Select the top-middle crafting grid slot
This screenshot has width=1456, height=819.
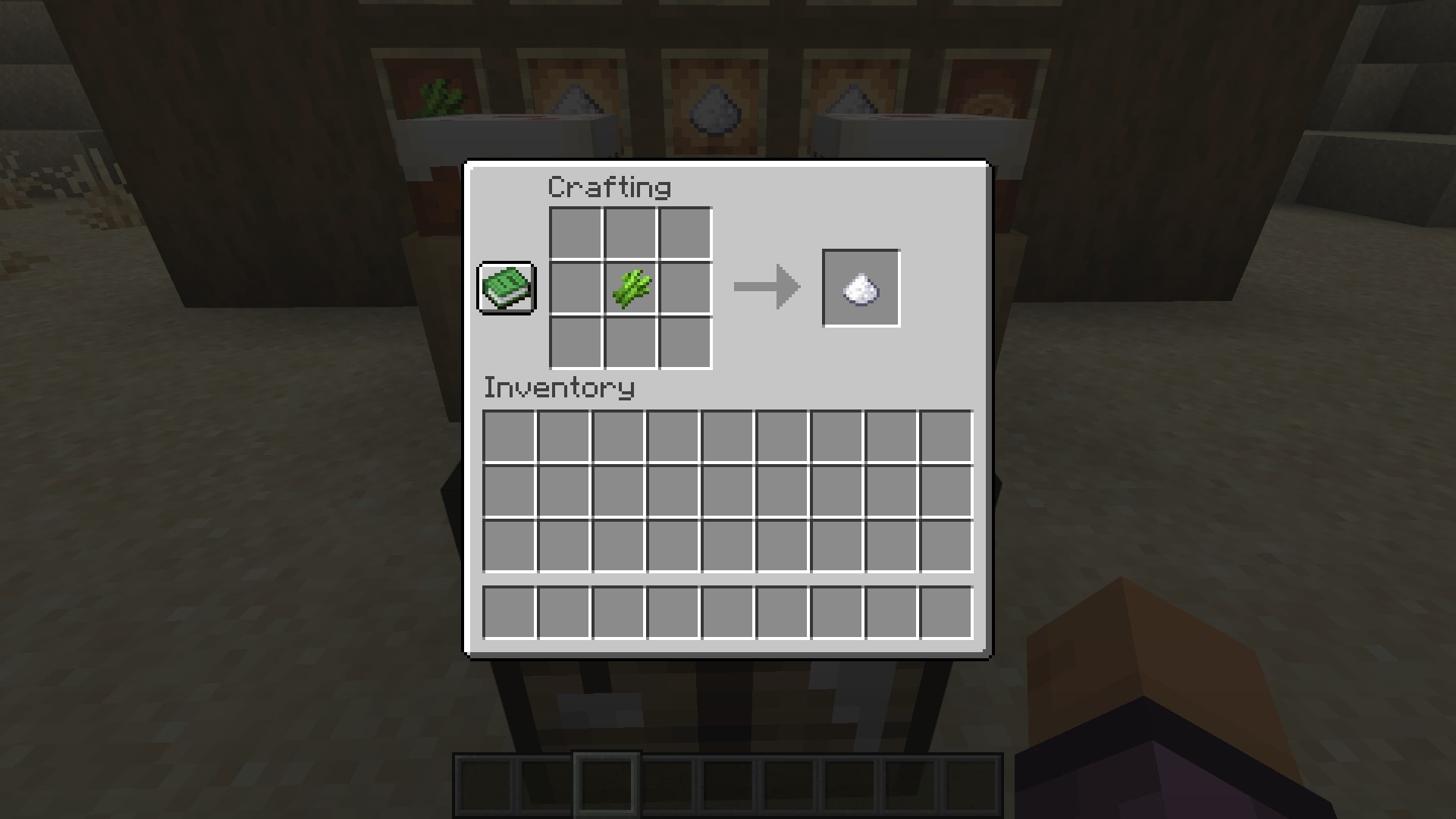[x=629, y=231]
